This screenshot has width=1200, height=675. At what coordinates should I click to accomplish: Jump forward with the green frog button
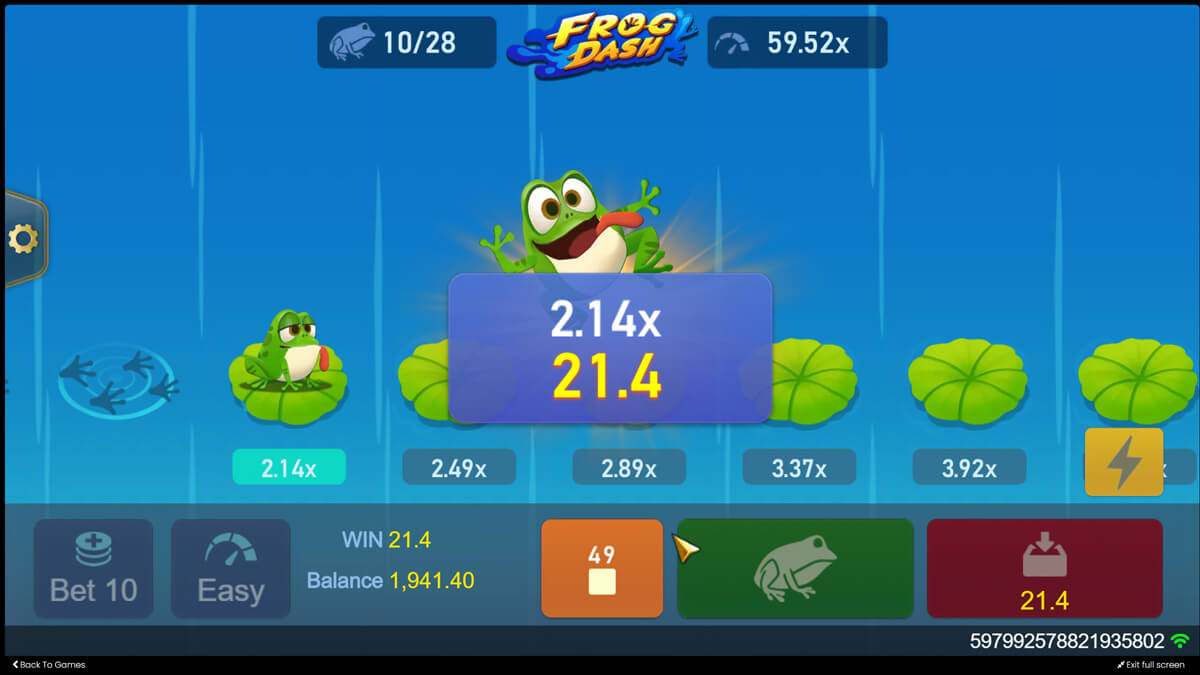(795, 568)
